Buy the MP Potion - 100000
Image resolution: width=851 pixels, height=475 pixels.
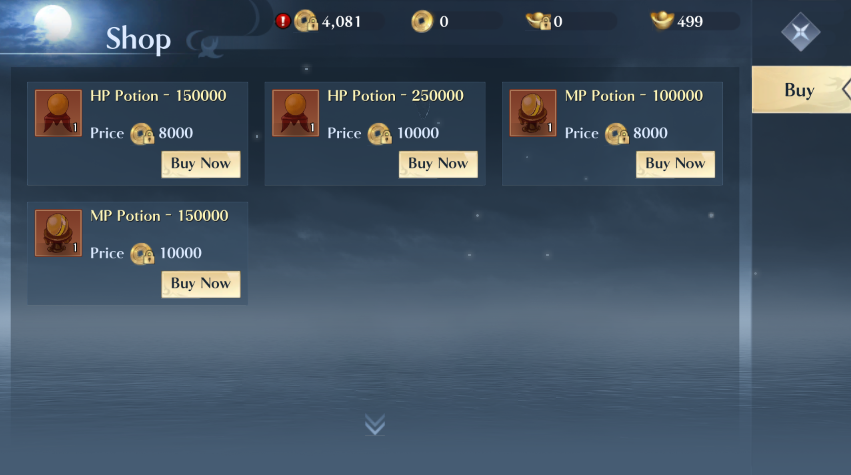tap(675, 164)
